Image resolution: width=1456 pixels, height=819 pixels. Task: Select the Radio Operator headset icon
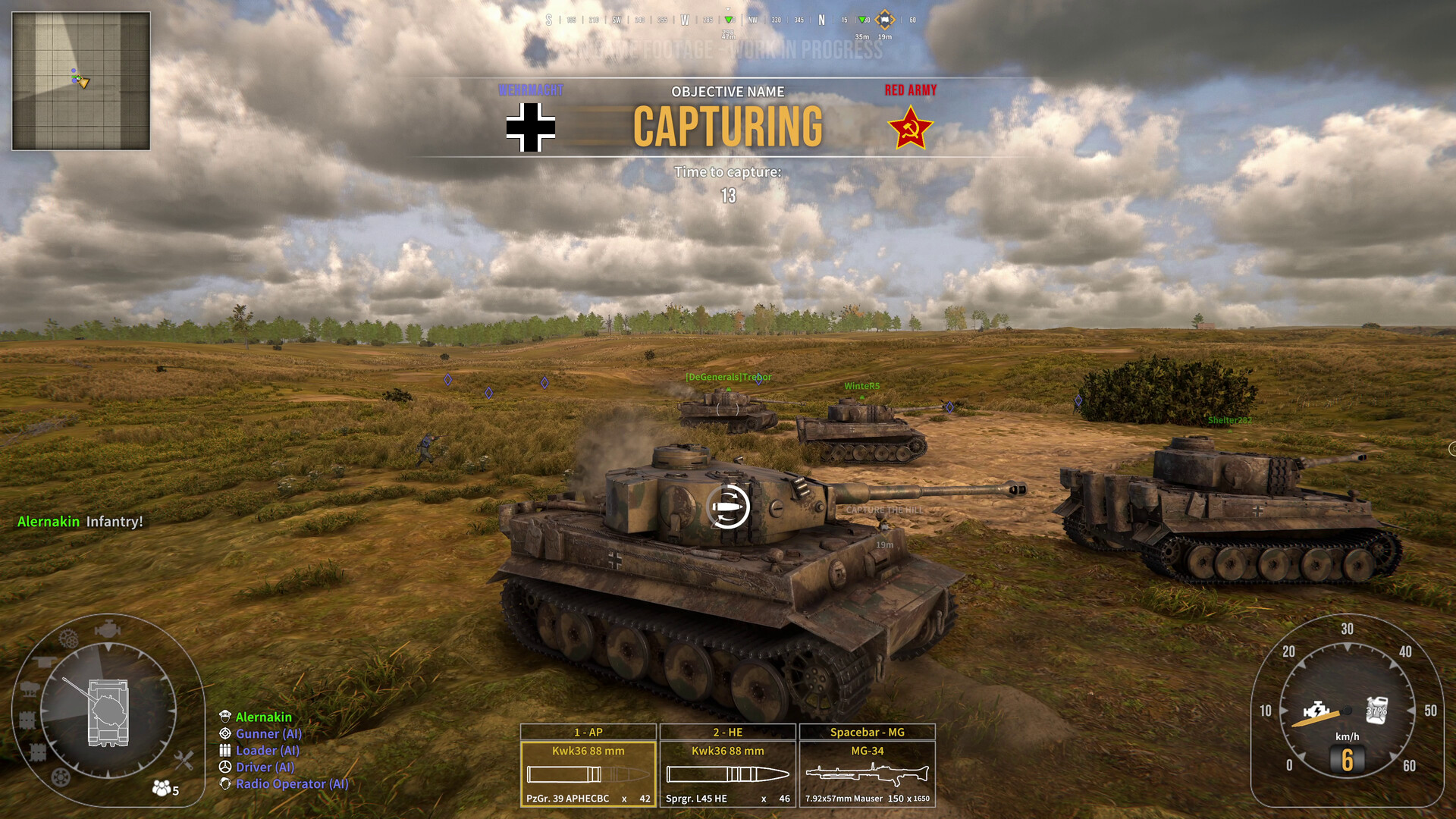224,784
